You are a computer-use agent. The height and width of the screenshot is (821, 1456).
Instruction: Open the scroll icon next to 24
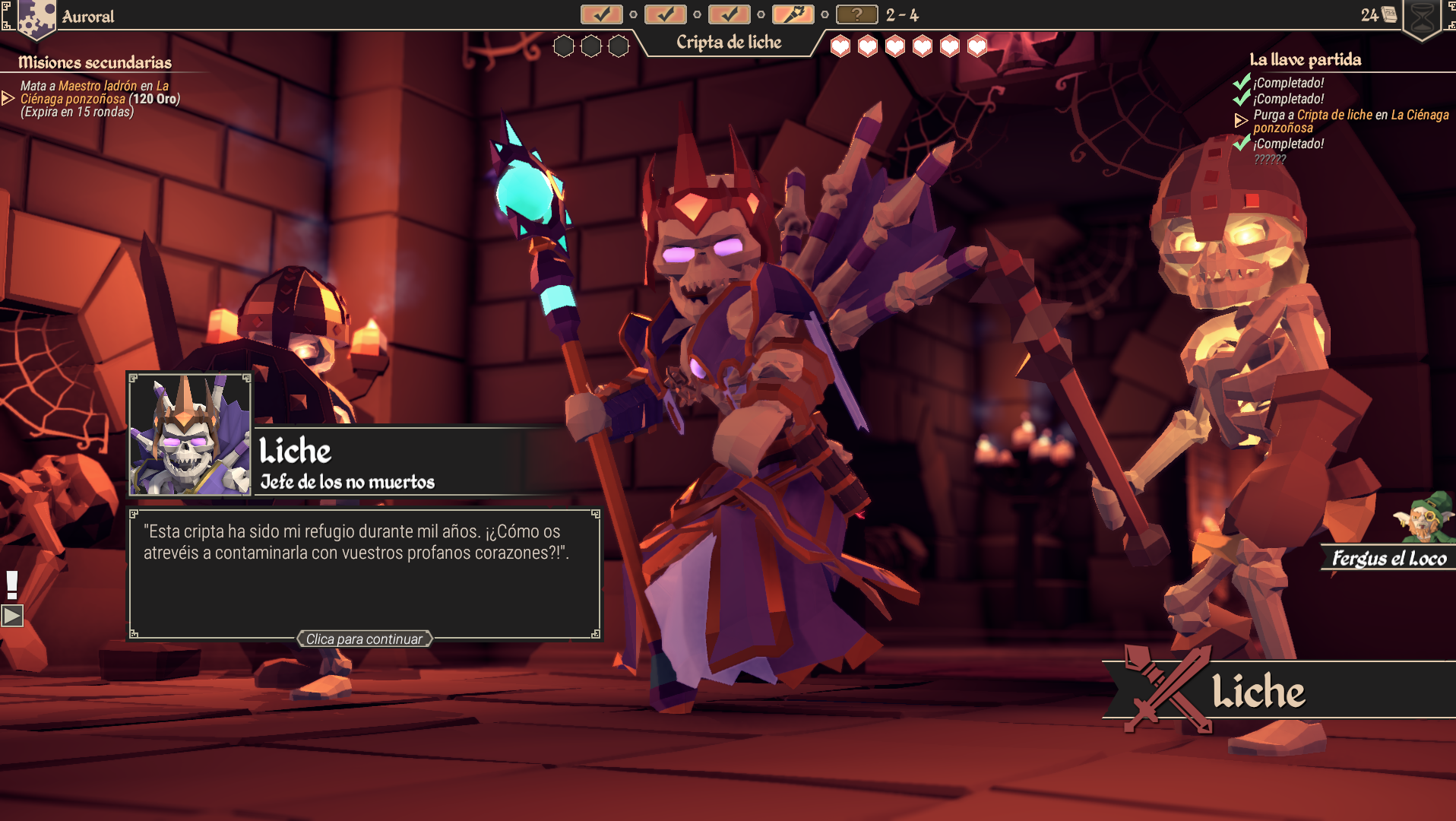pos(1389,14)
